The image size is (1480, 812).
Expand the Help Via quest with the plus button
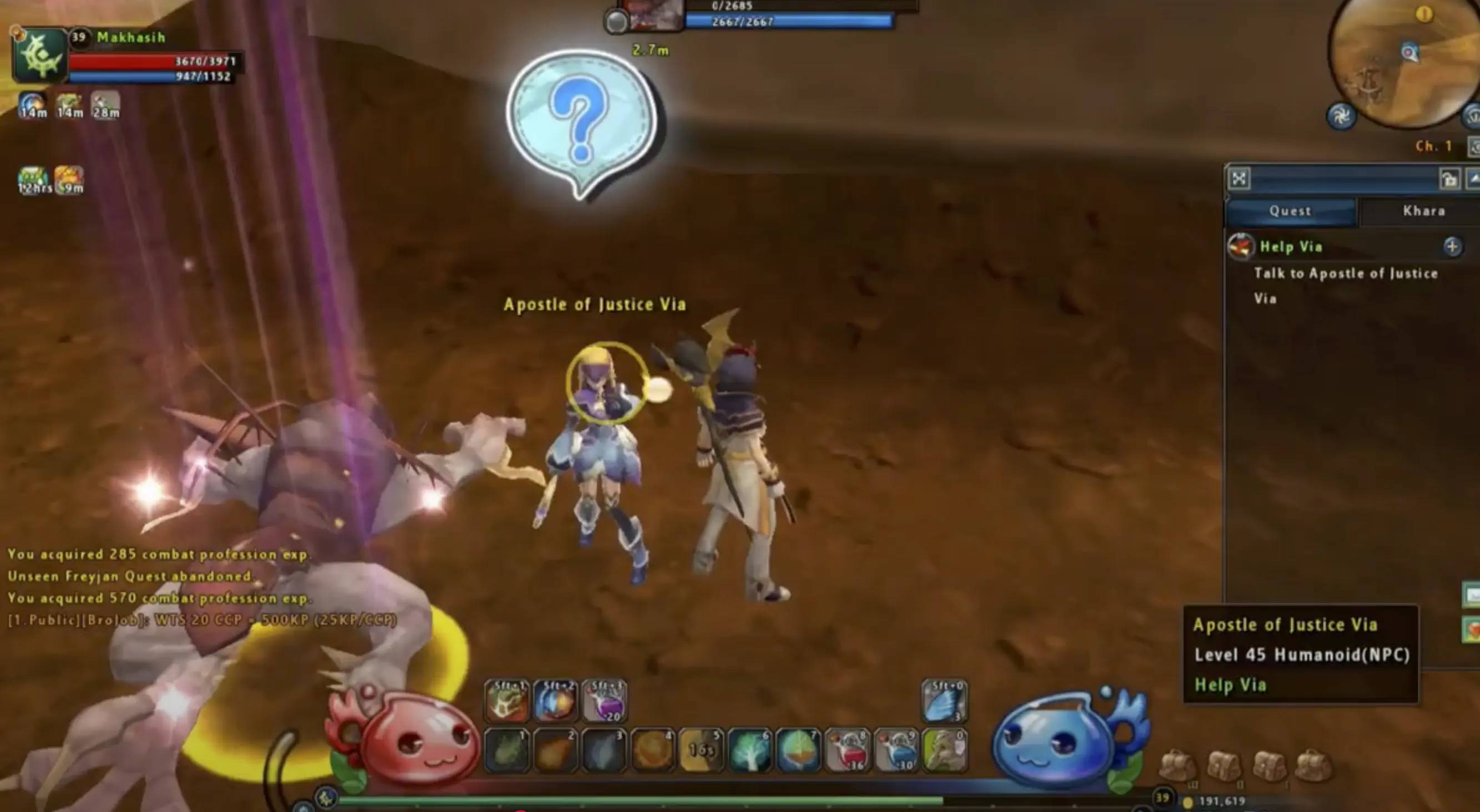click(x=1453, y=247)
